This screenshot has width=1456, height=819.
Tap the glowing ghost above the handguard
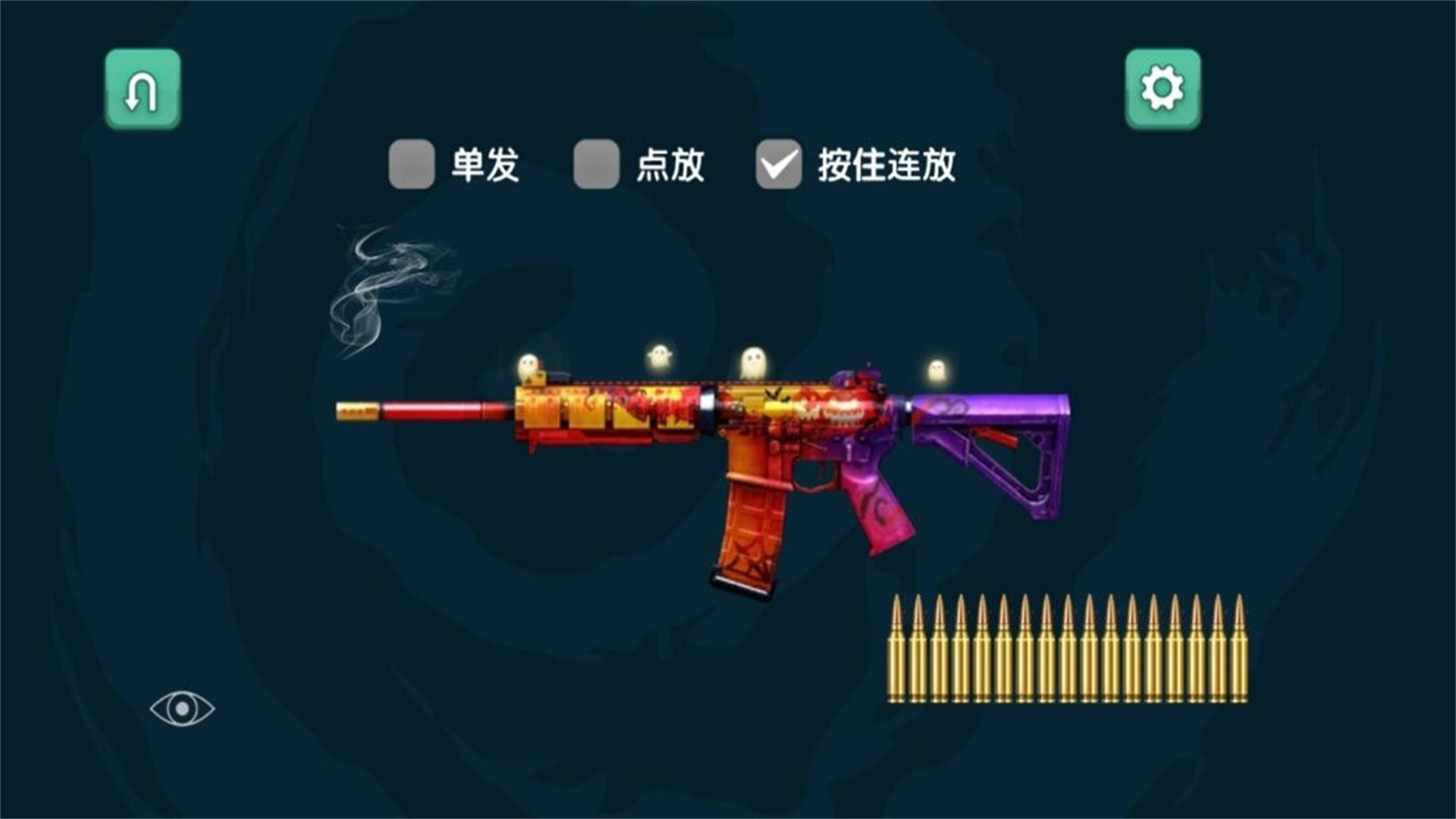(658, 355)
